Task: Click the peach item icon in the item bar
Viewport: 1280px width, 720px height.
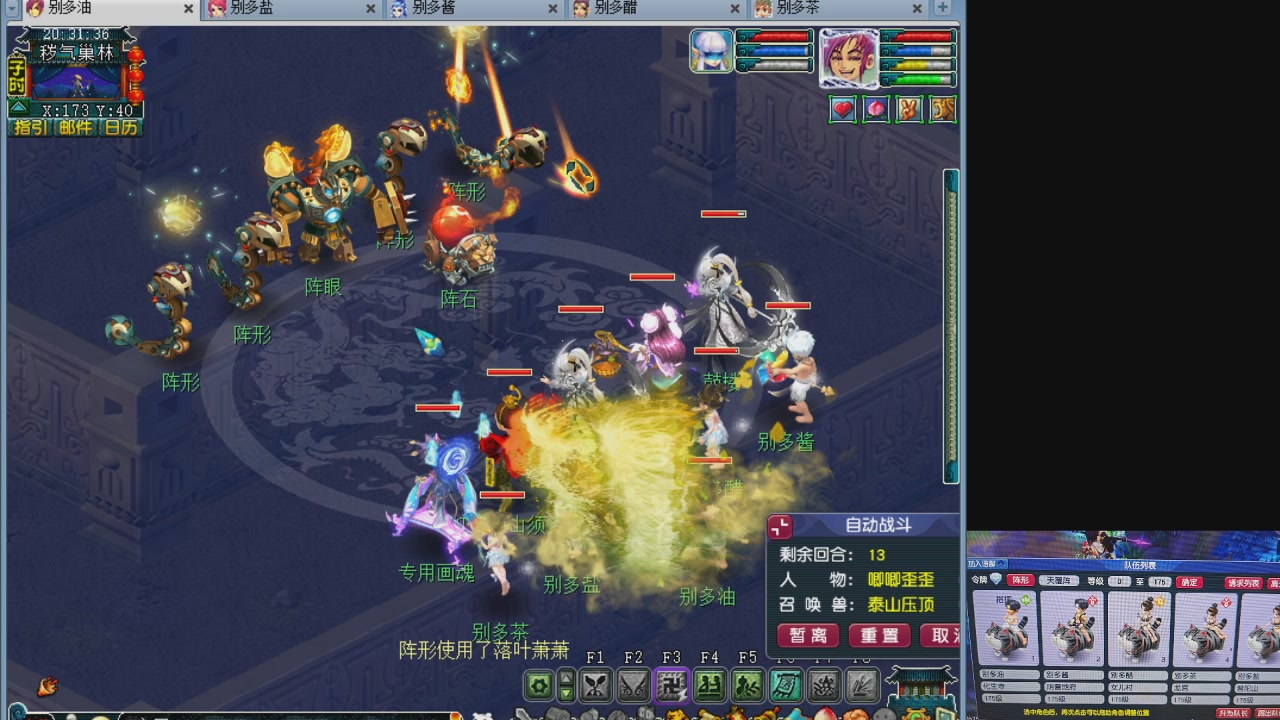Action: pos(827,714)
